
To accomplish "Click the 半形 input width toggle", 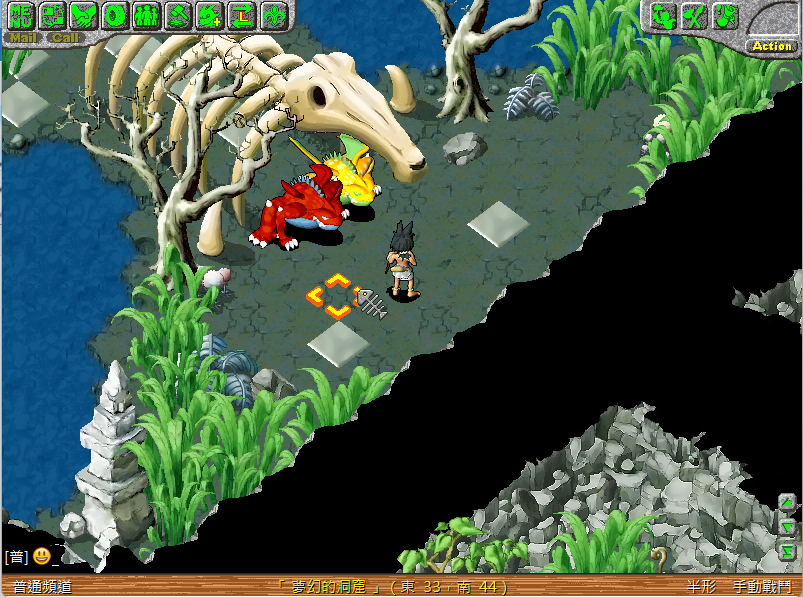I will tap(701, 587).
